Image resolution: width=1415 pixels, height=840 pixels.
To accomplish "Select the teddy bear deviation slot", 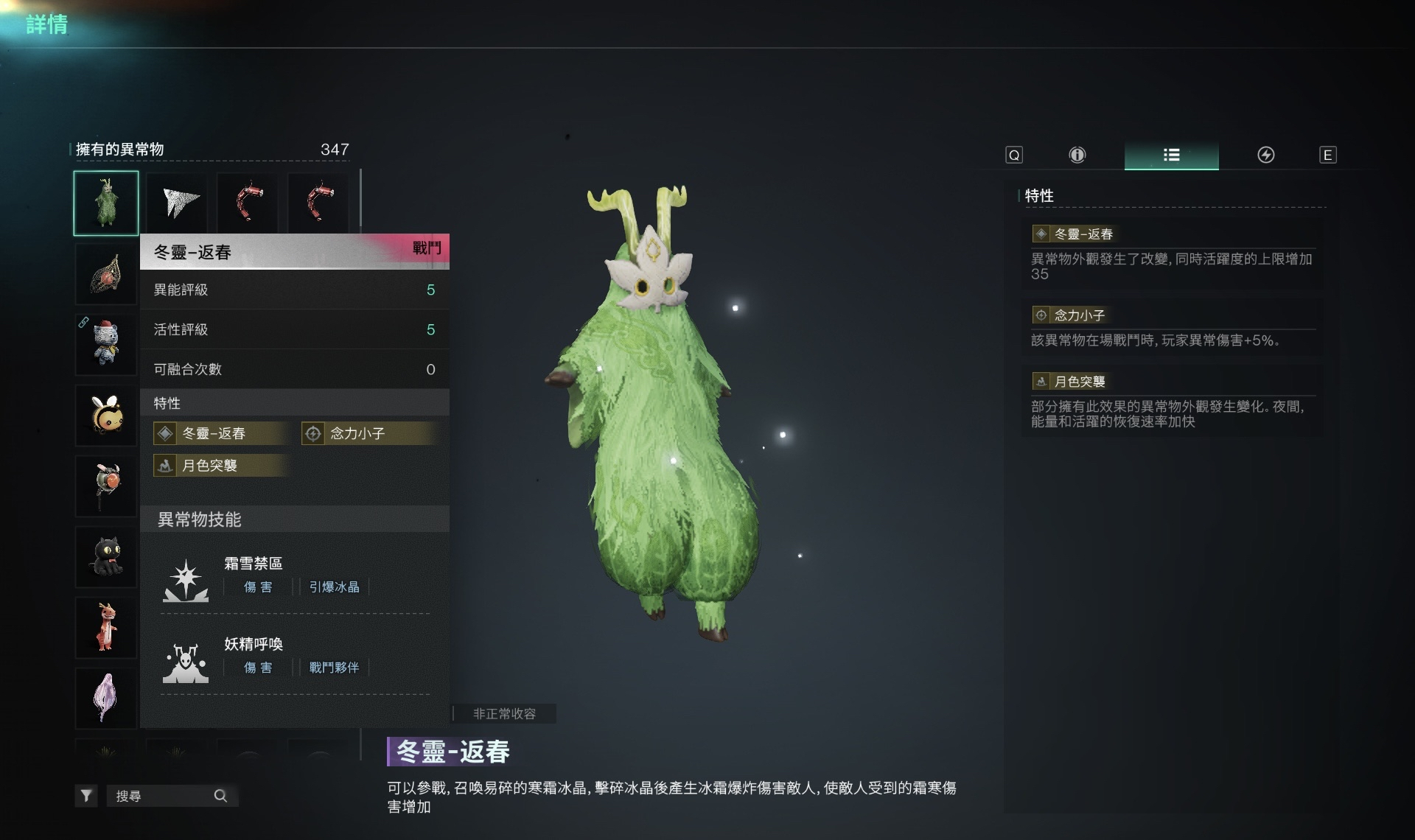I will click(x=106, y=344).
